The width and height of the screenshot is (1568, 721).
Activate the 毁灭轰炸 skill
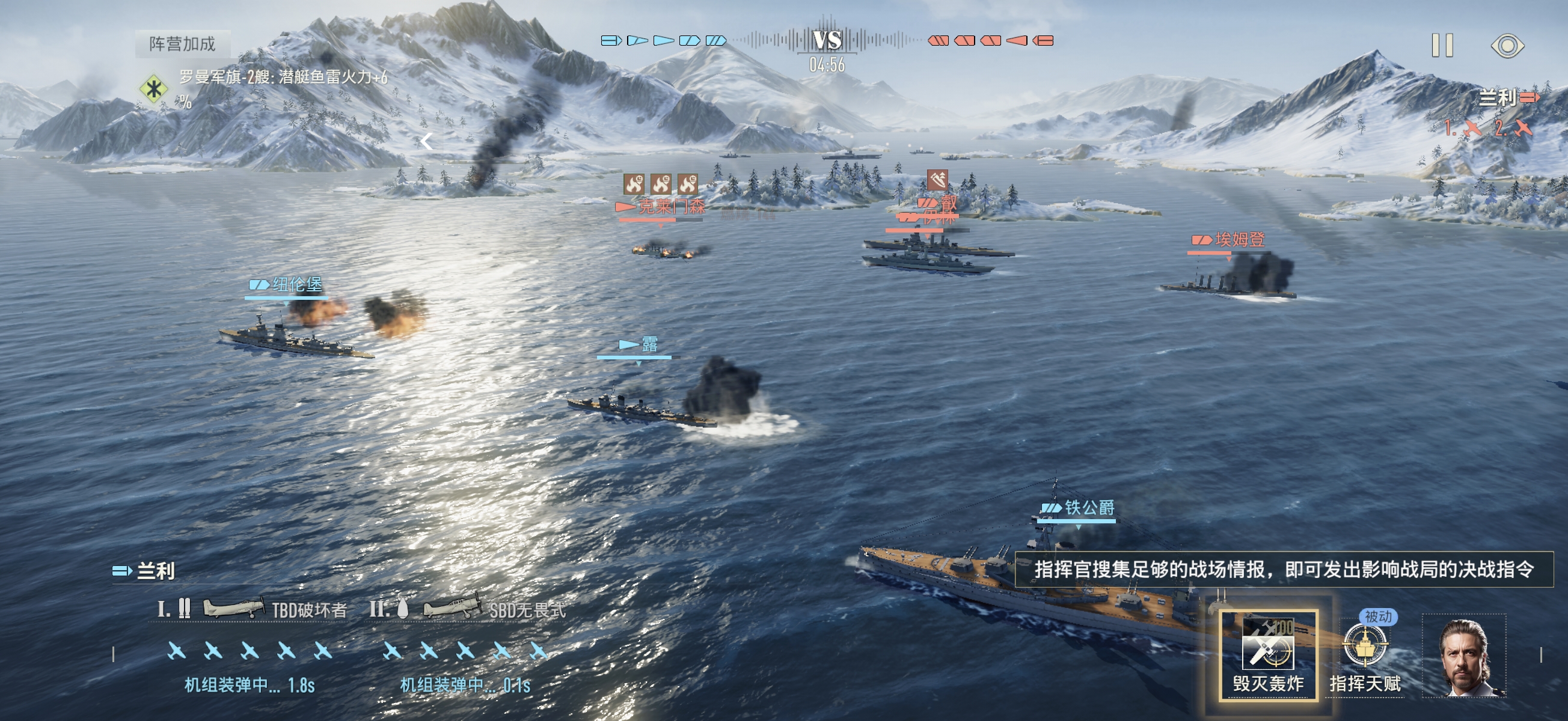click(1269, 656)
